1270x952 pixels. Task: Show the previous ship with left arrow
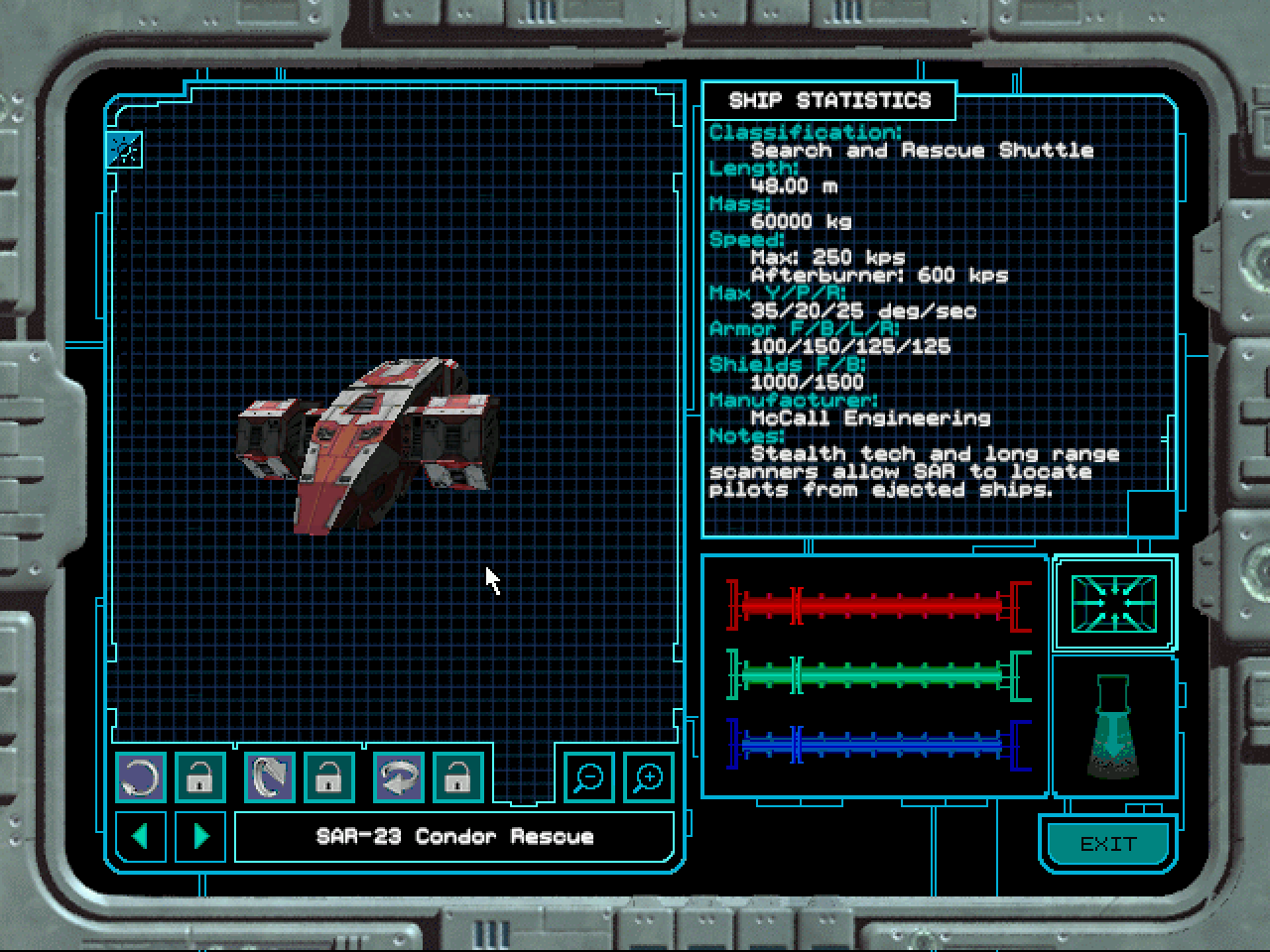[141, 836]
